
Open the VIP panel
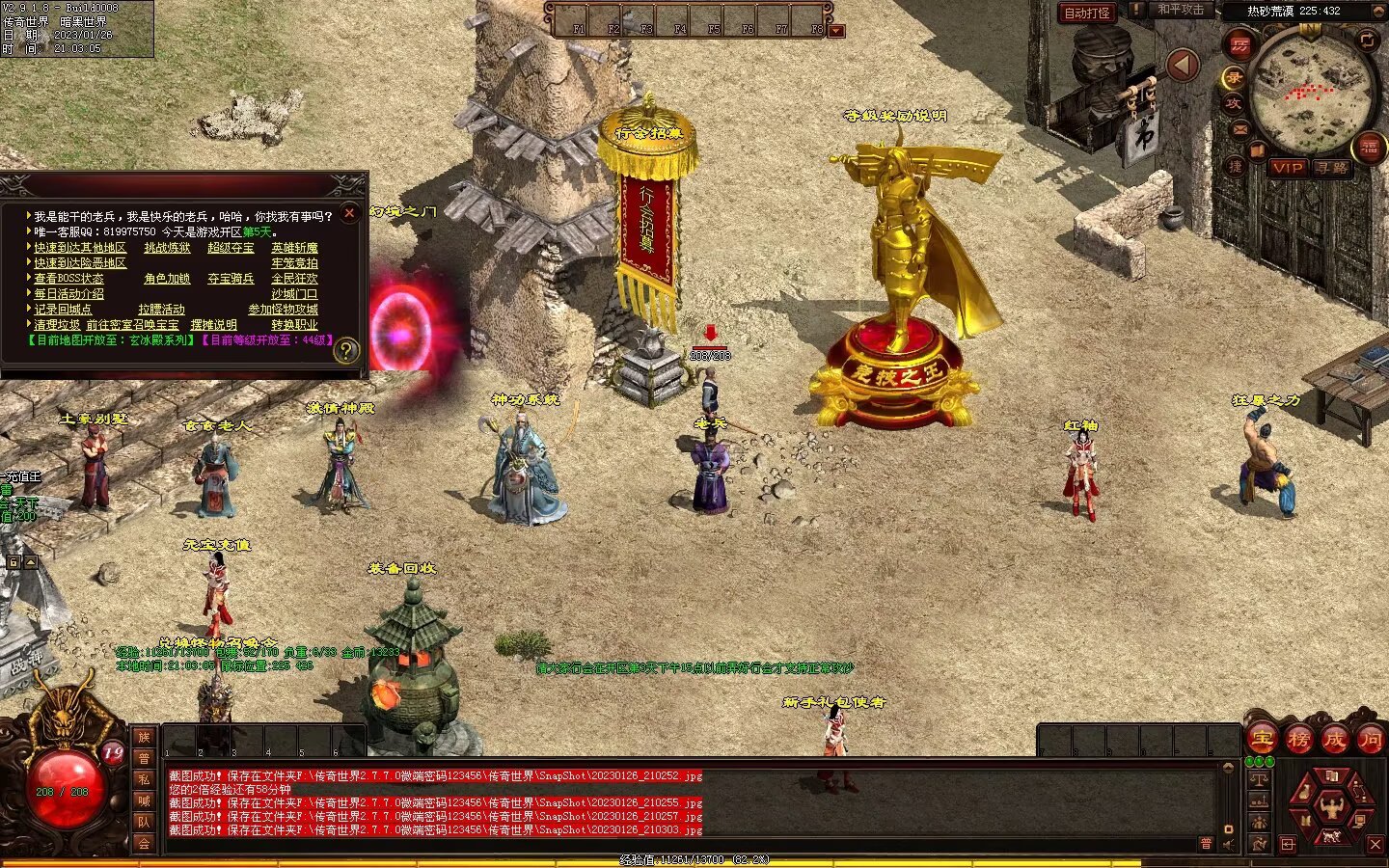click(1288, 168)
